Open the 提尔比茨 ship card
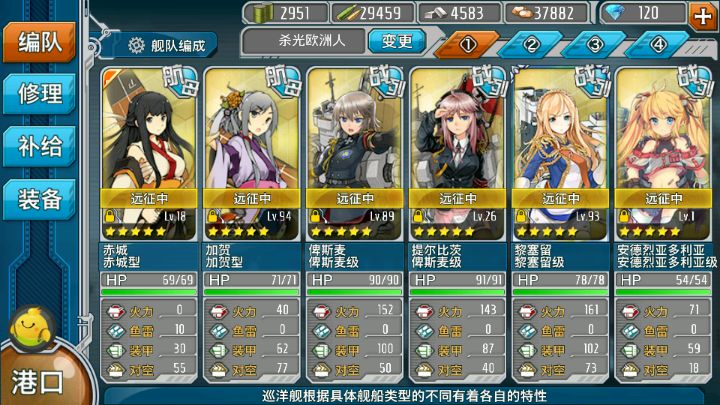Image resolution: width=720 pixels, height=405 pixels. pyautogui.click(x=459, y=150)
